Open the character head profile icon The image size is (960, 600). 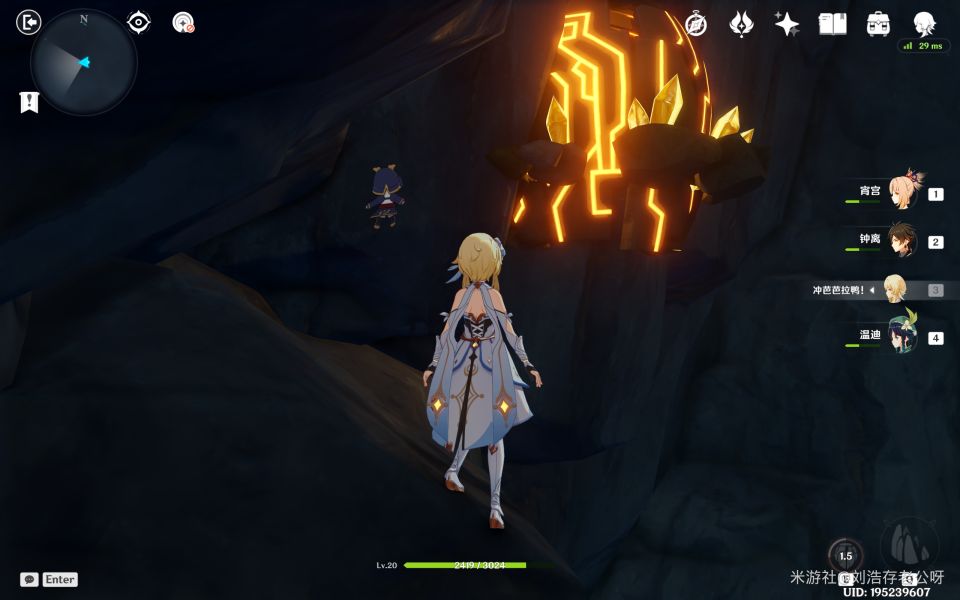(x=924, y=24)
